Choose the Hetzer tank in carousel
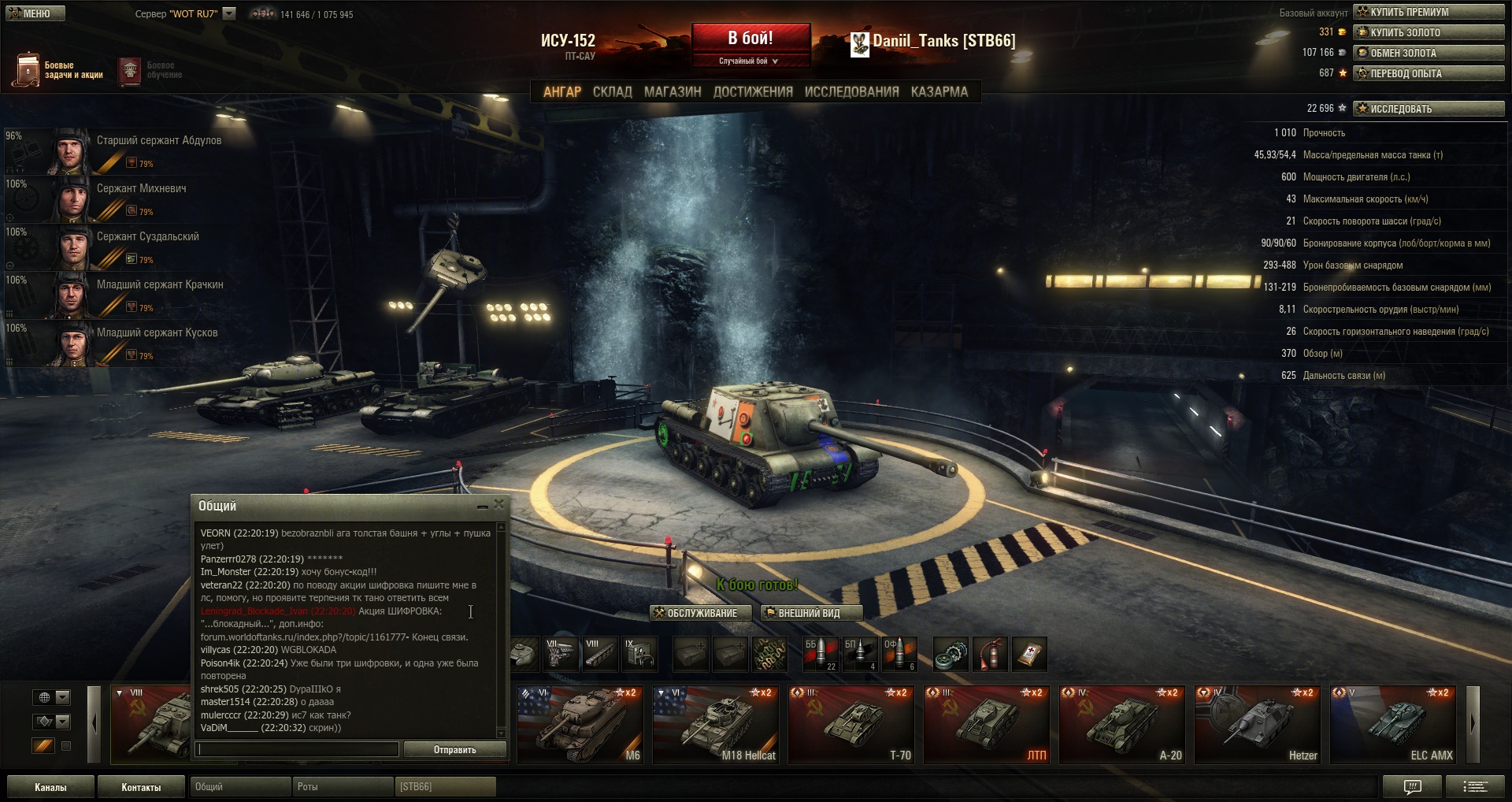The image size is (1512, 802). [1258, 725]
